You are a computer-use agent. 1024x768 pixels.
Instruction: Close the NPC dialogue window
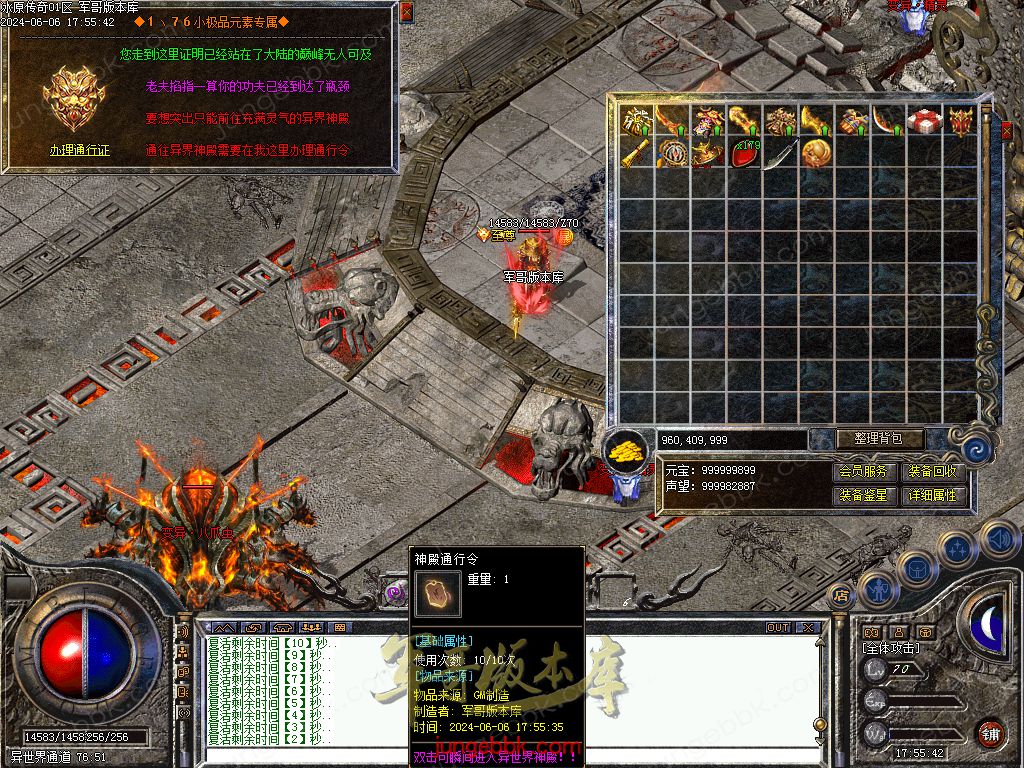pos(406,12)
